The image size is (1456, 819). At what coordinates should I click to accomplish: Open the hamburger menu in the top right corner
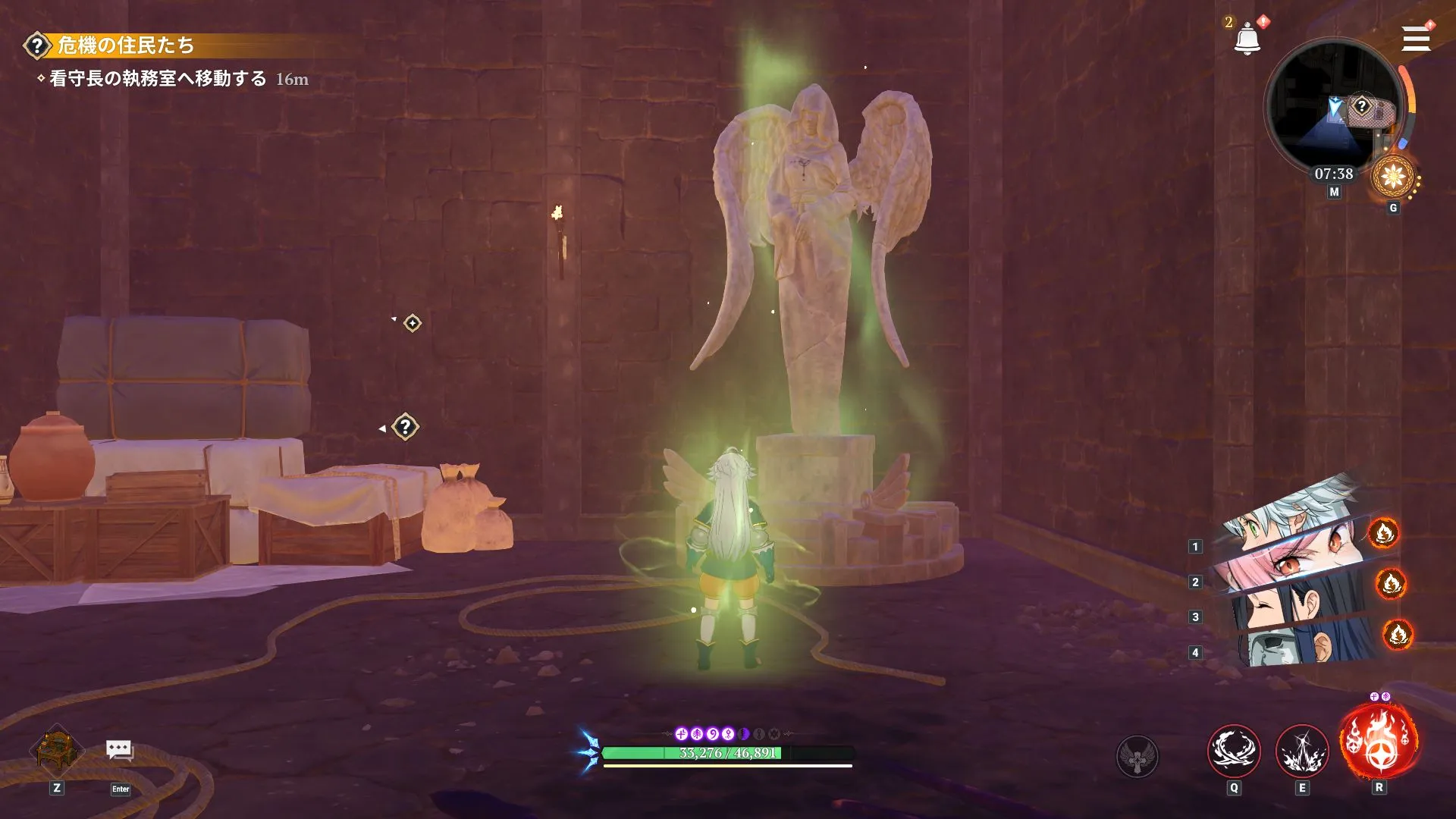[x=1416, y=38]
